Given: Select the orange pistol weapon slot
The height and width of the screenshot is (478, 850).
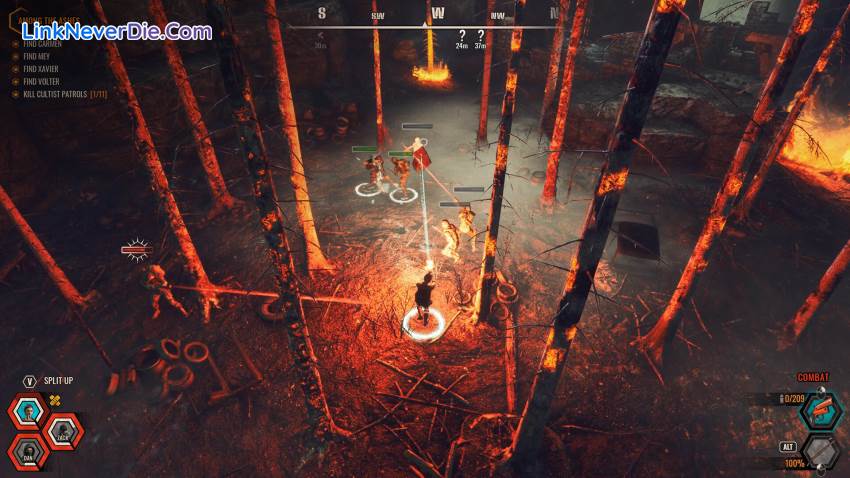Looking at the screenshot, I should [820, 410].
